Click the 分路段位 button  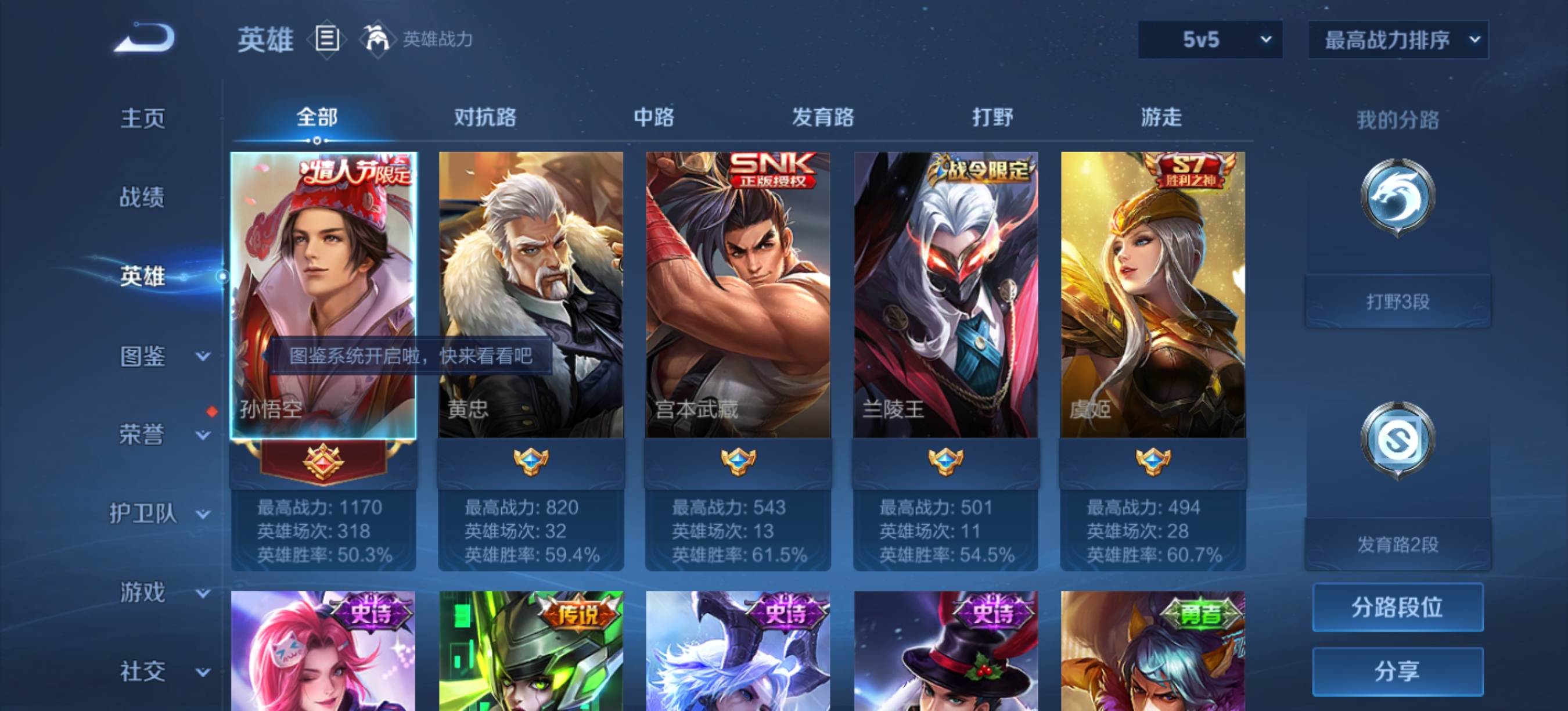click(1397, 607)
